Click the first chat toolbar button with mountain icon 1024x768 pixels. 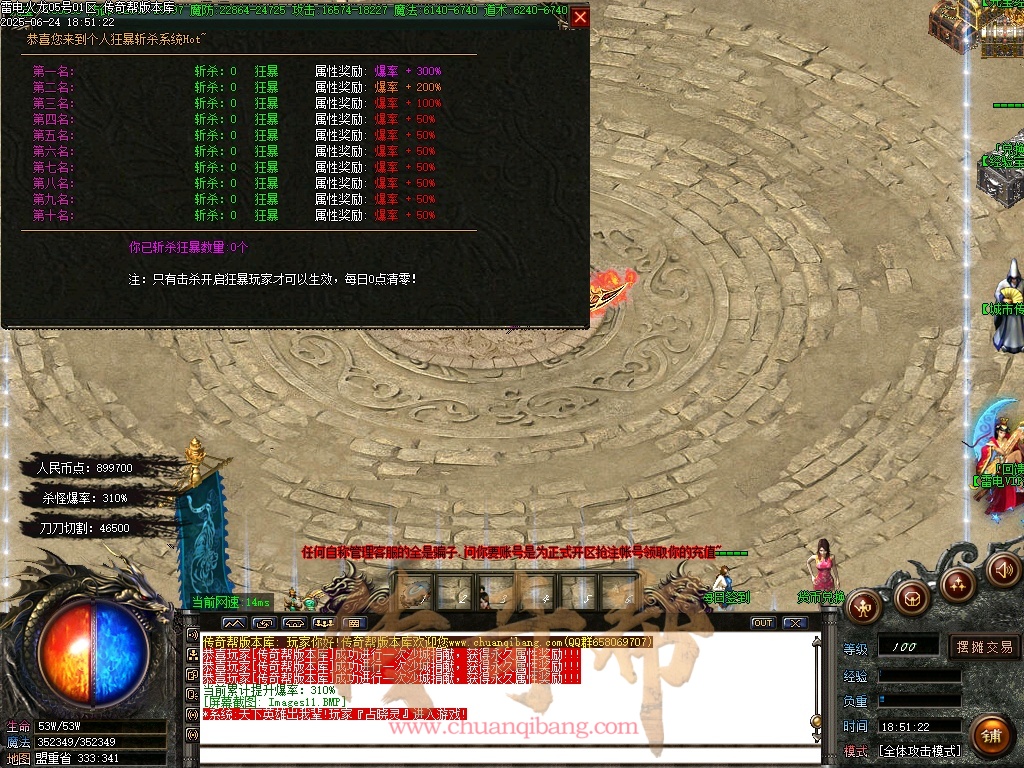[232, 623]
